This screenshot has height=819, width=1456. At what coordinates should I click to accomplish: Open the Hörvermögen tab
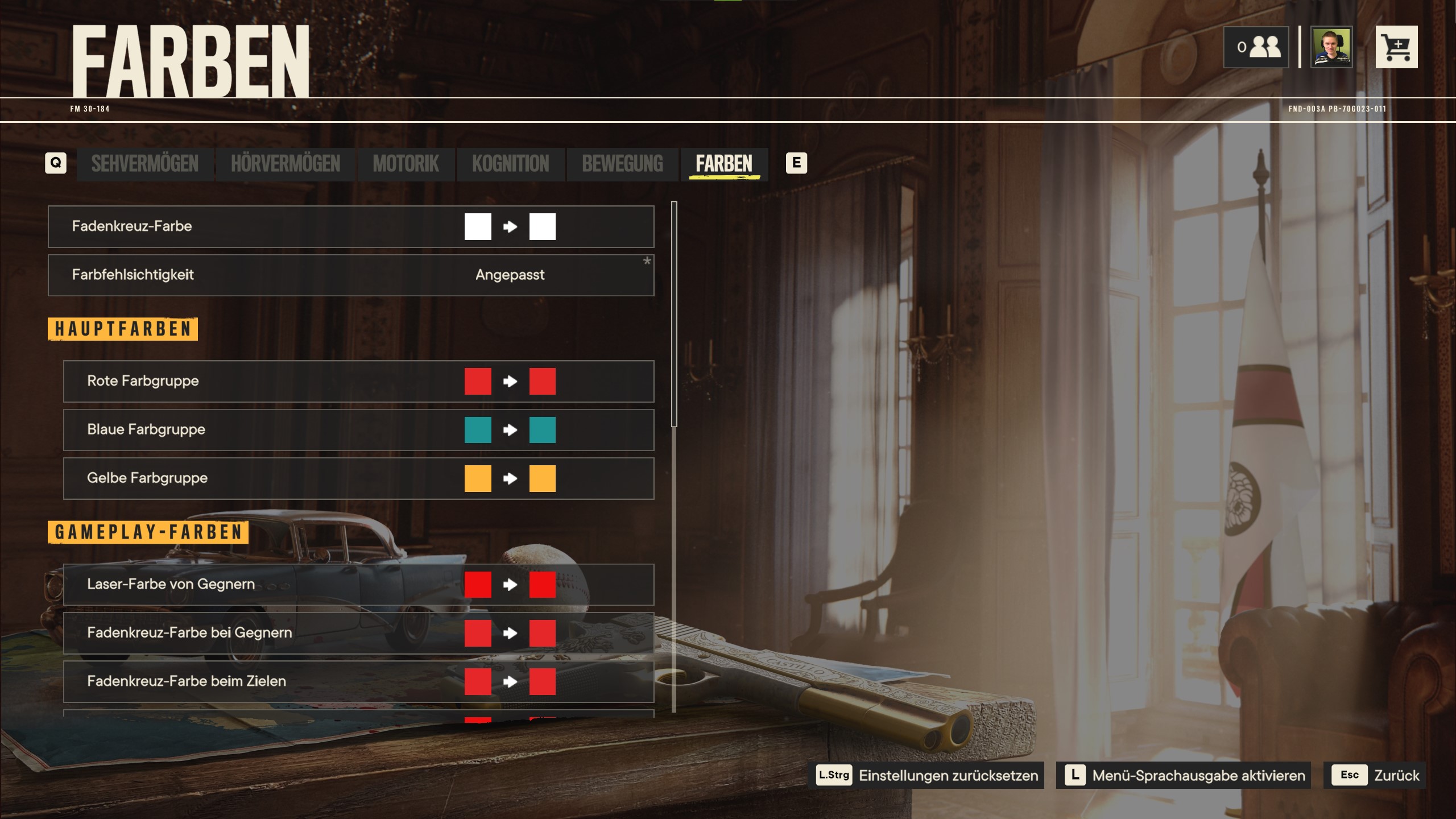[x=285, y=164]
